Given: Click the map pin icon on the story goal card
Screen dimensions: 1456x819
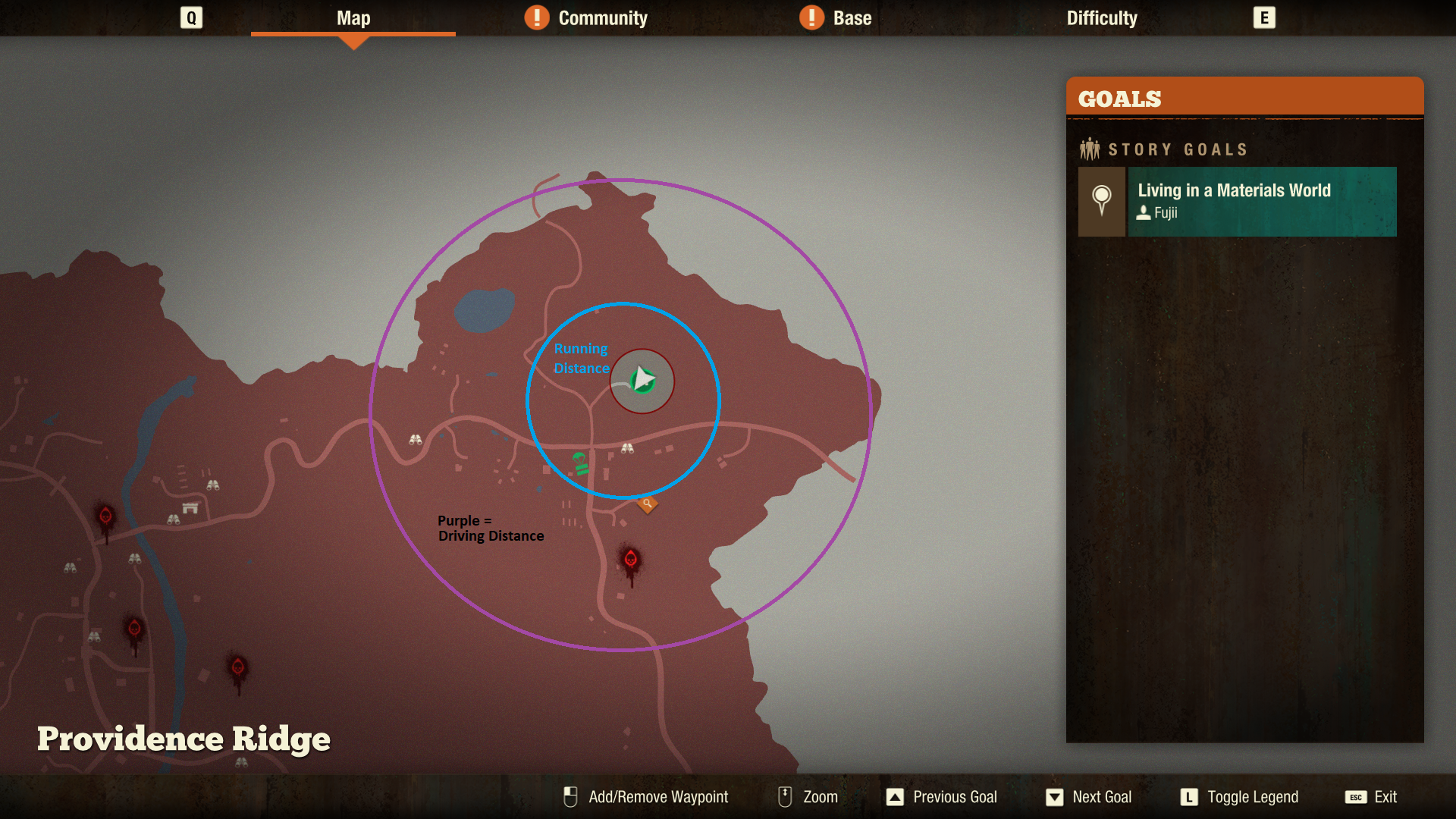Looking at the screenshot, I should [1101, 201].
